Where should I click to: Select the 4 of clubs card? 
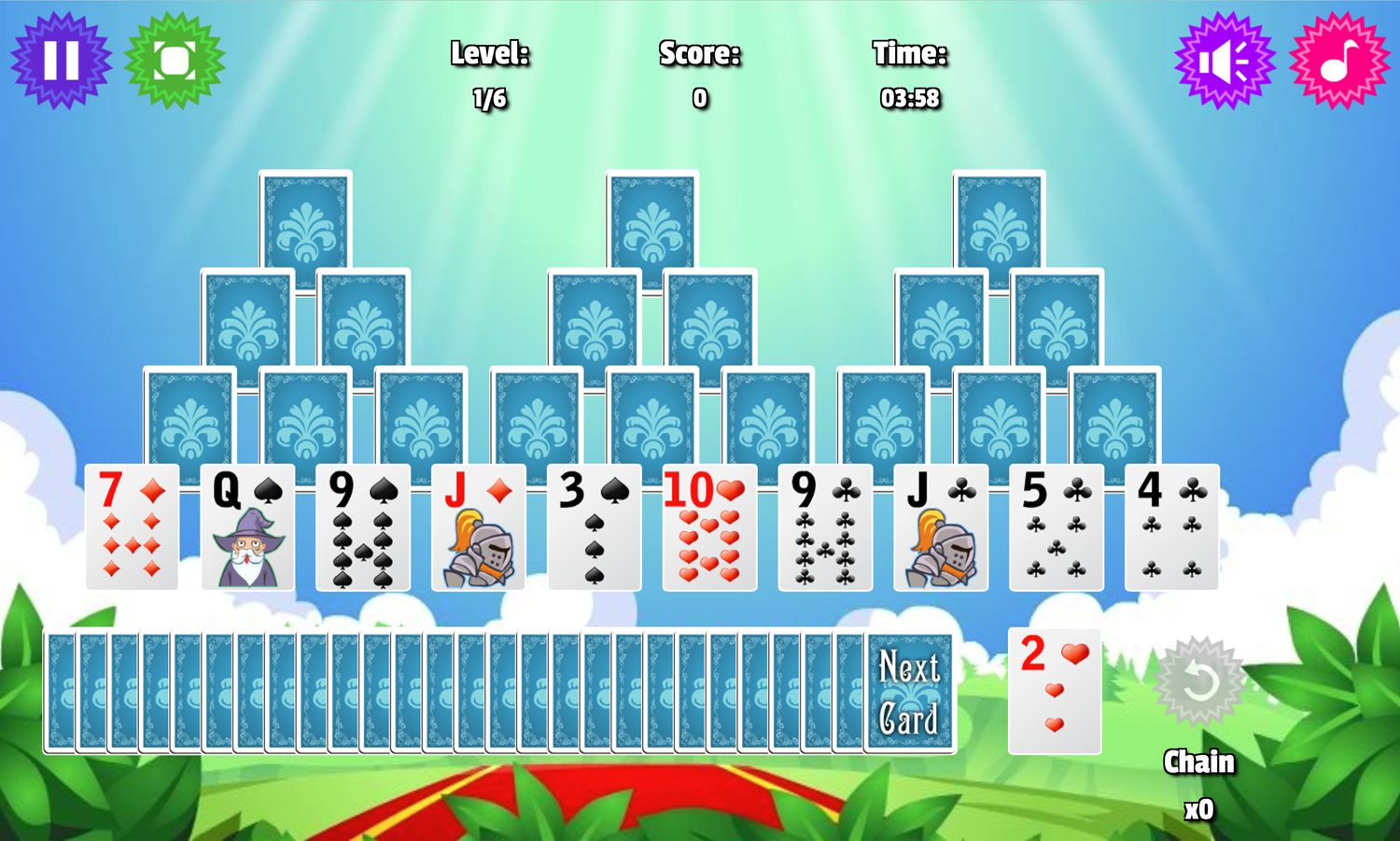tap(1172, 527)
